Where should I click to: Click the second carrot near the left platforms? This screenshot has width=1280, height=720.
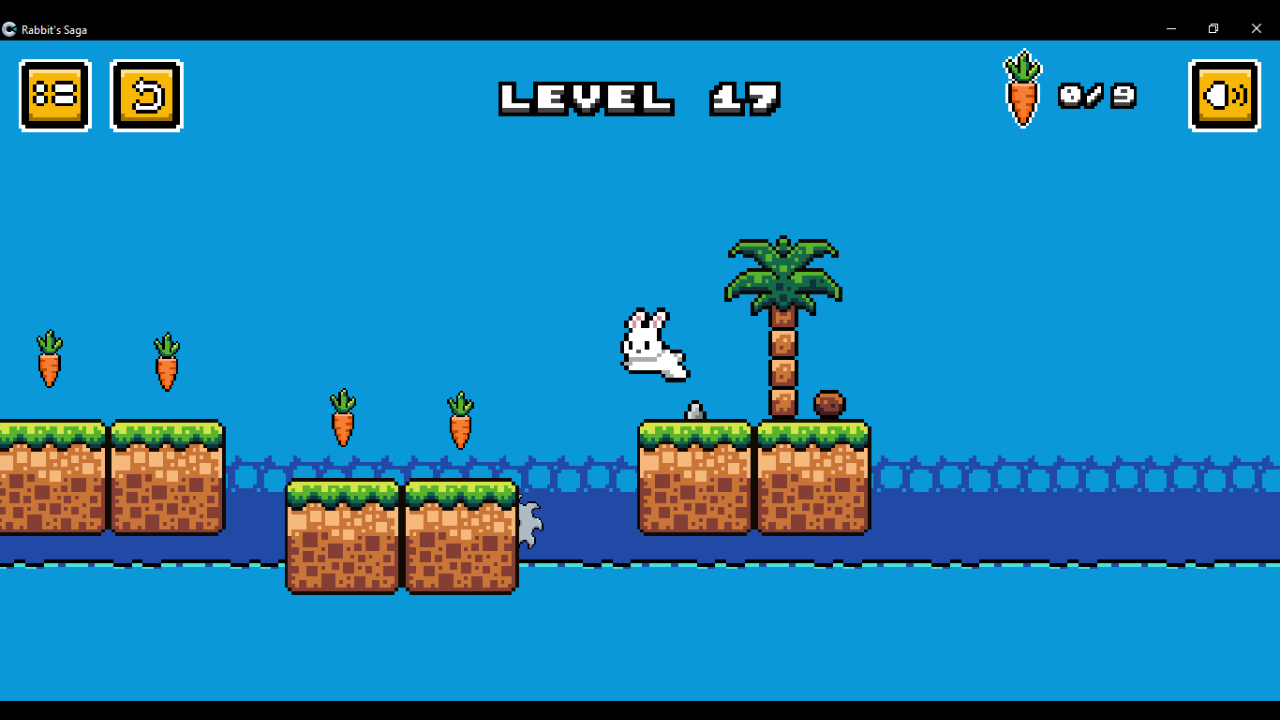166,362
